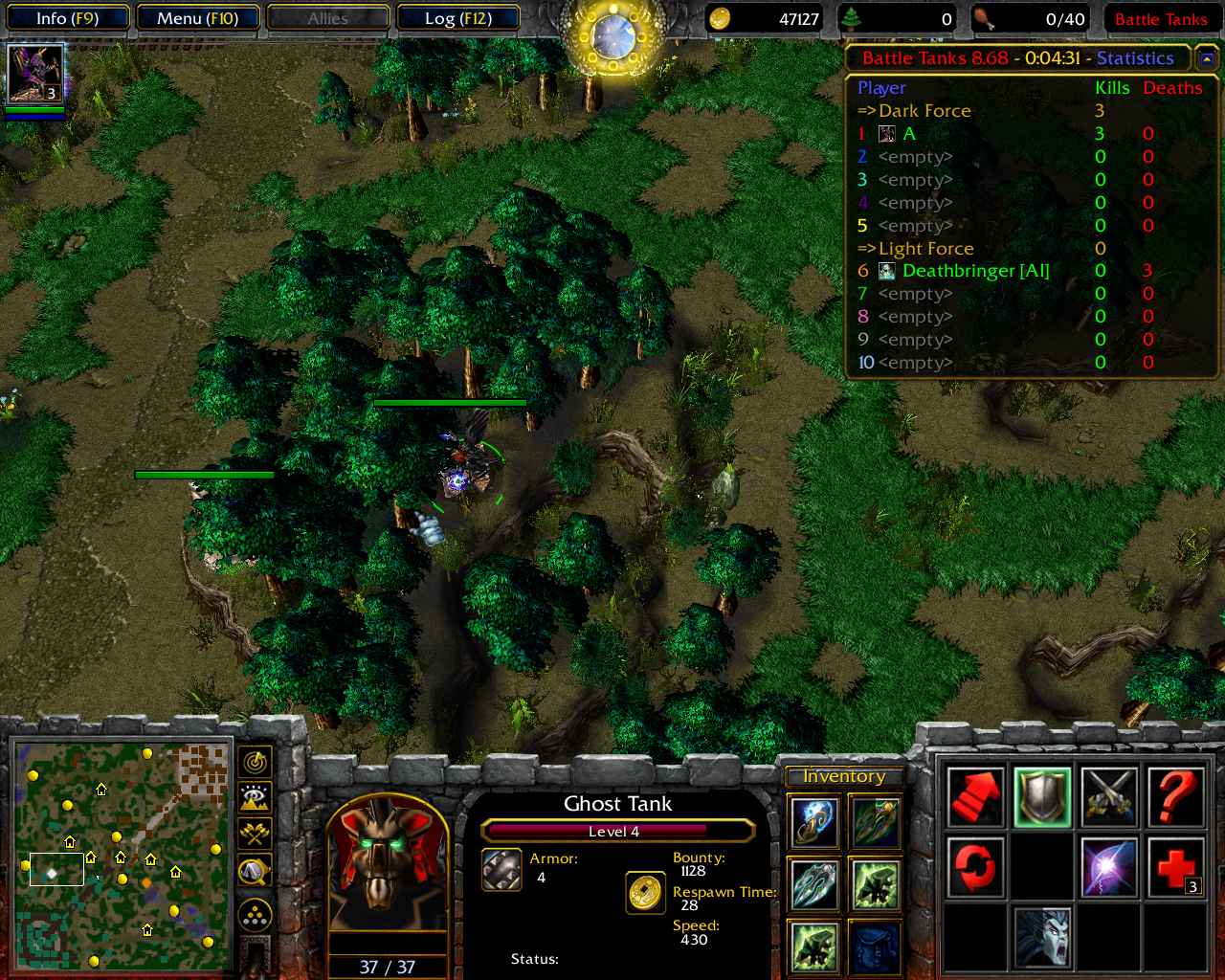
Task: Toggle creep camp display button beside minimap
Action: tap(255, 870)
